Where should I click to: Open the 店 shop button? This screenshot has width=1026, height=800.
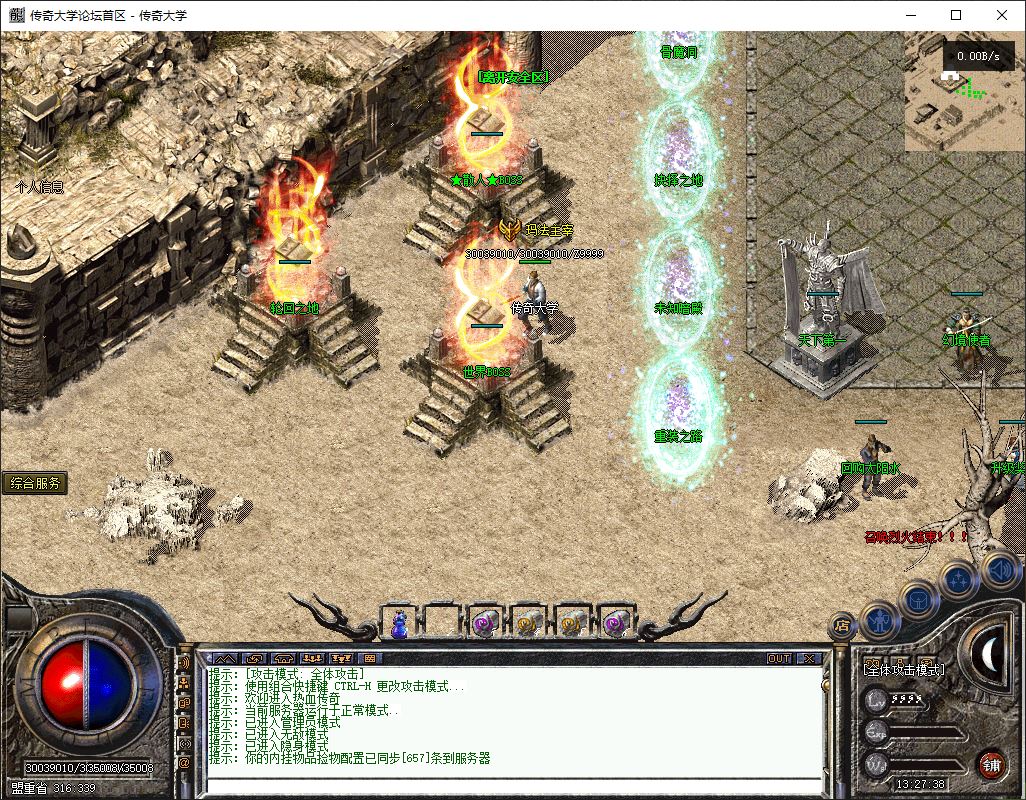click(x=842, y=625)
